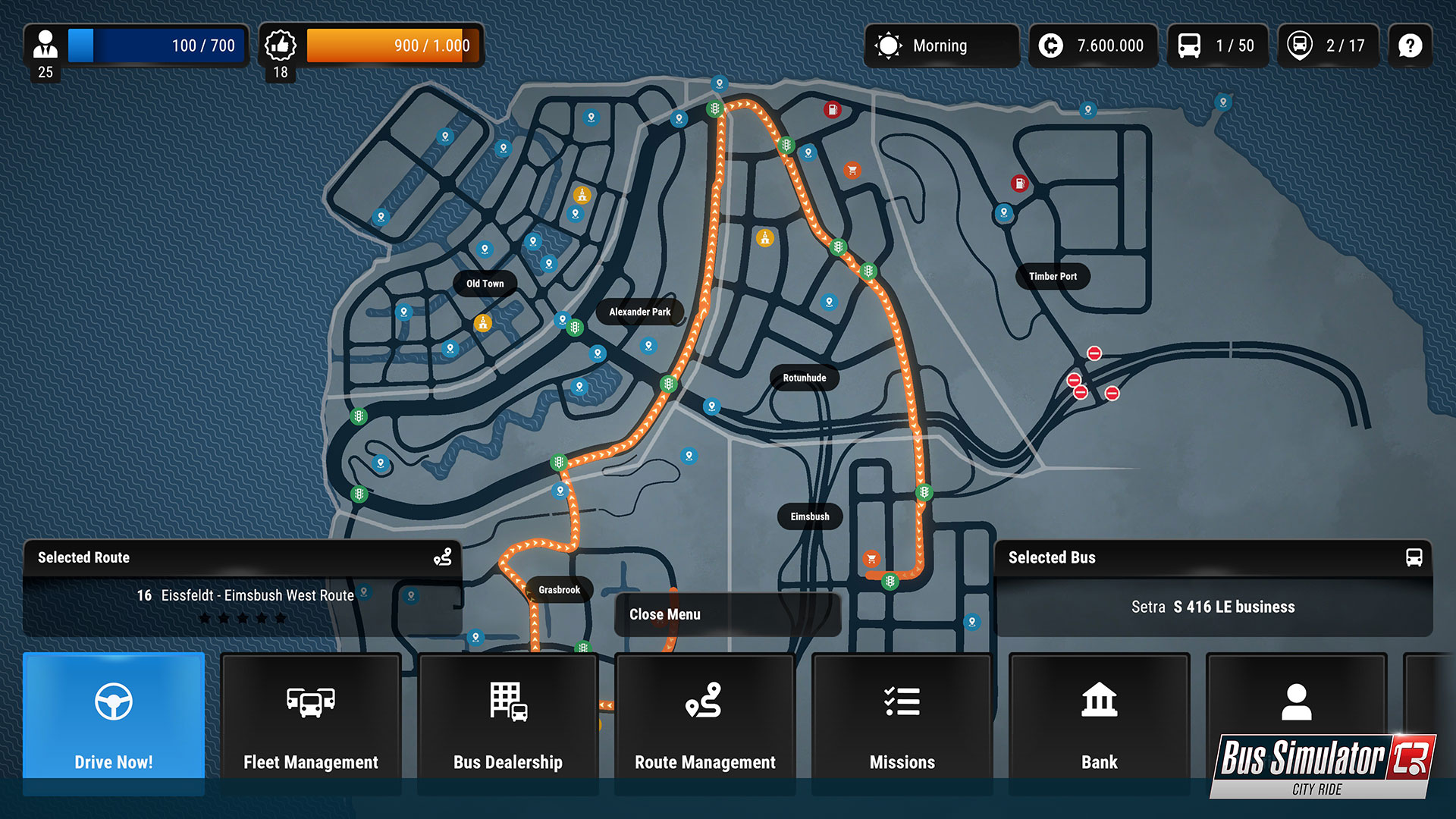The width and height of the screenshot is (1456, 819).
Task: Click the sun icon next to Morning
Action: coord(888,45)
